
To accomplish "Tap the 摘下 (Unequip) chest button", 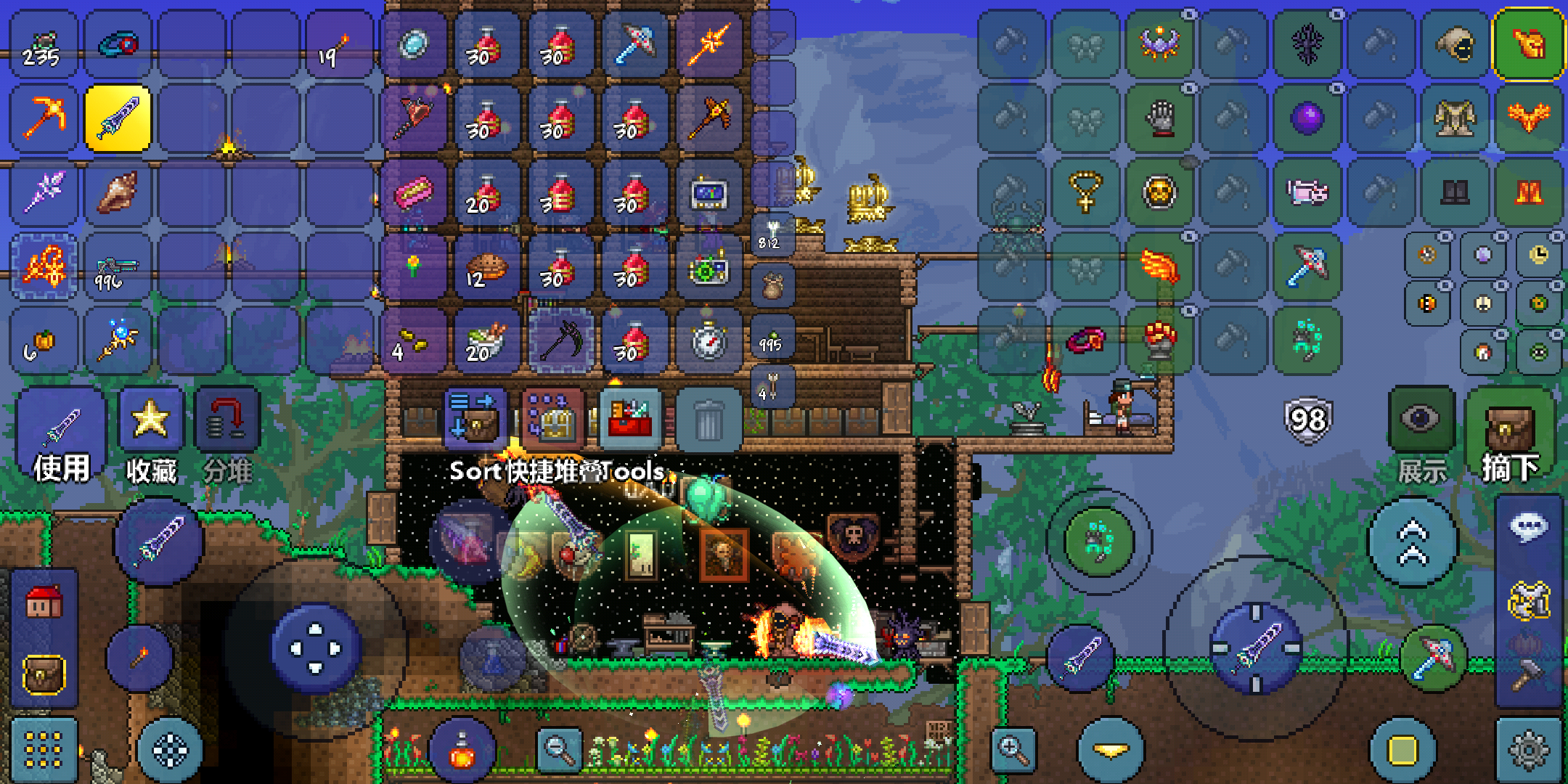I will (x=1509, y=436).
